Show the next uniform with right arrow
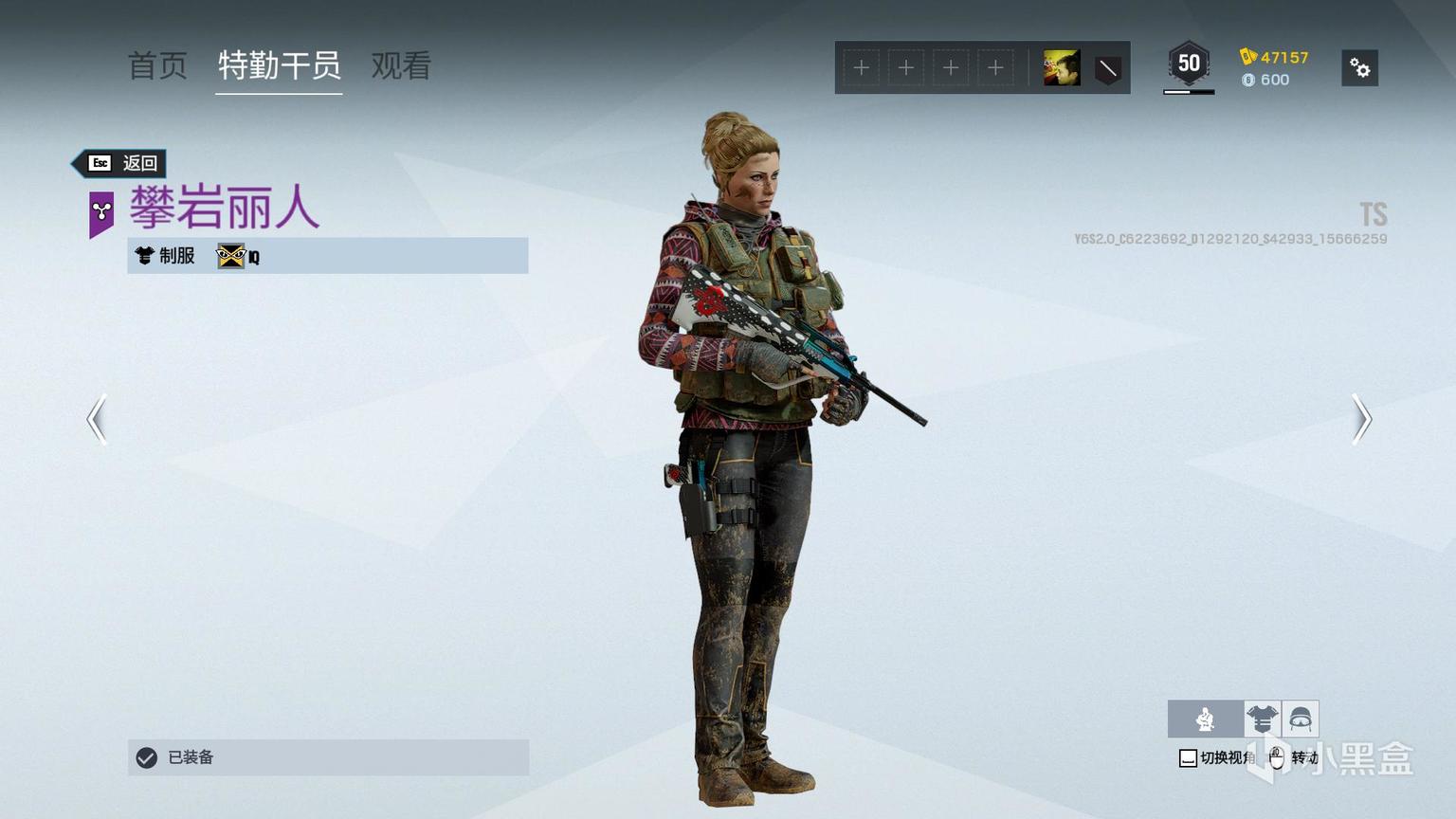This screenshot has width=1456, height=819. click(1361, 419)
